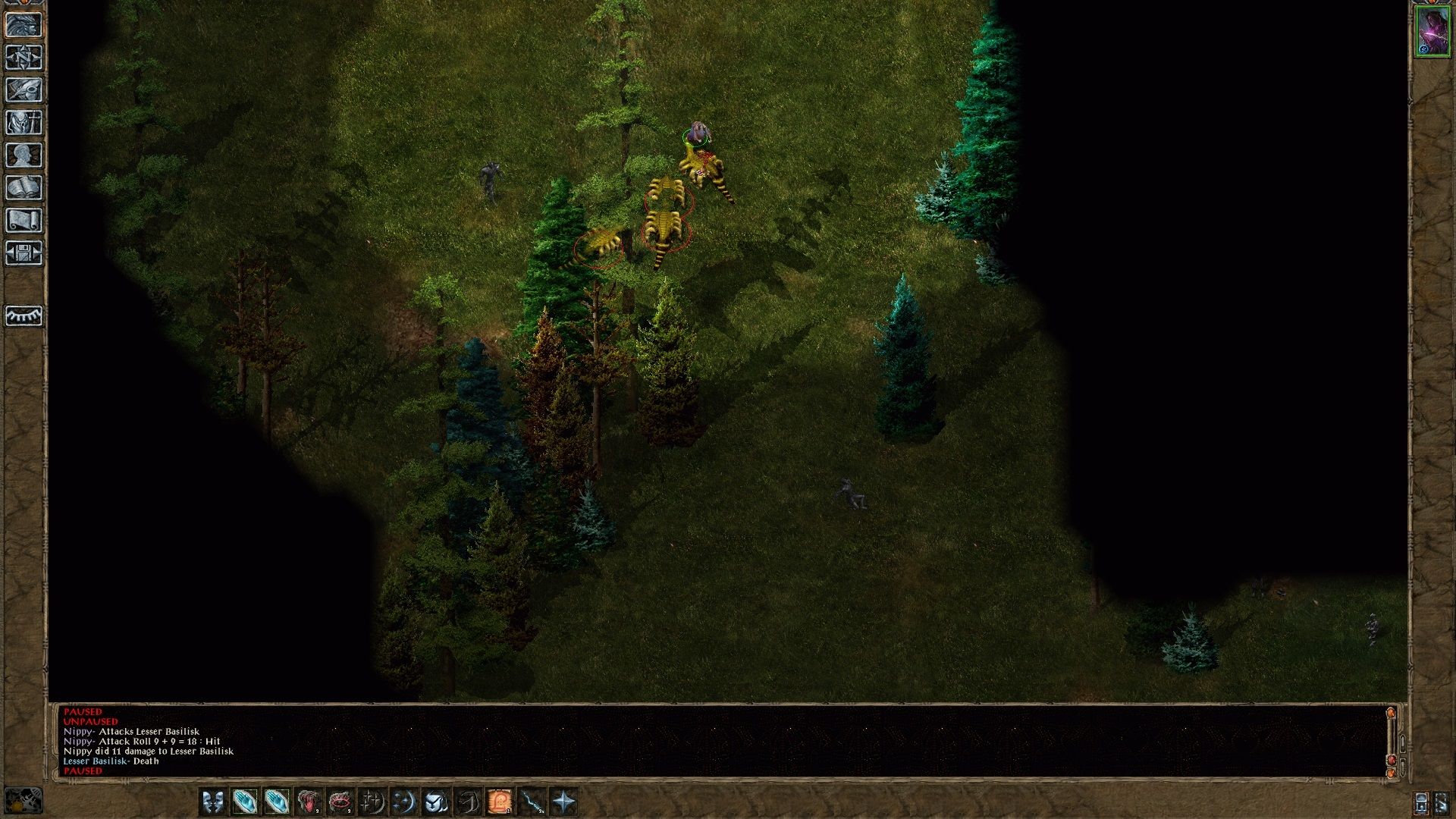Open the priest scroll screen

(24, 221)
